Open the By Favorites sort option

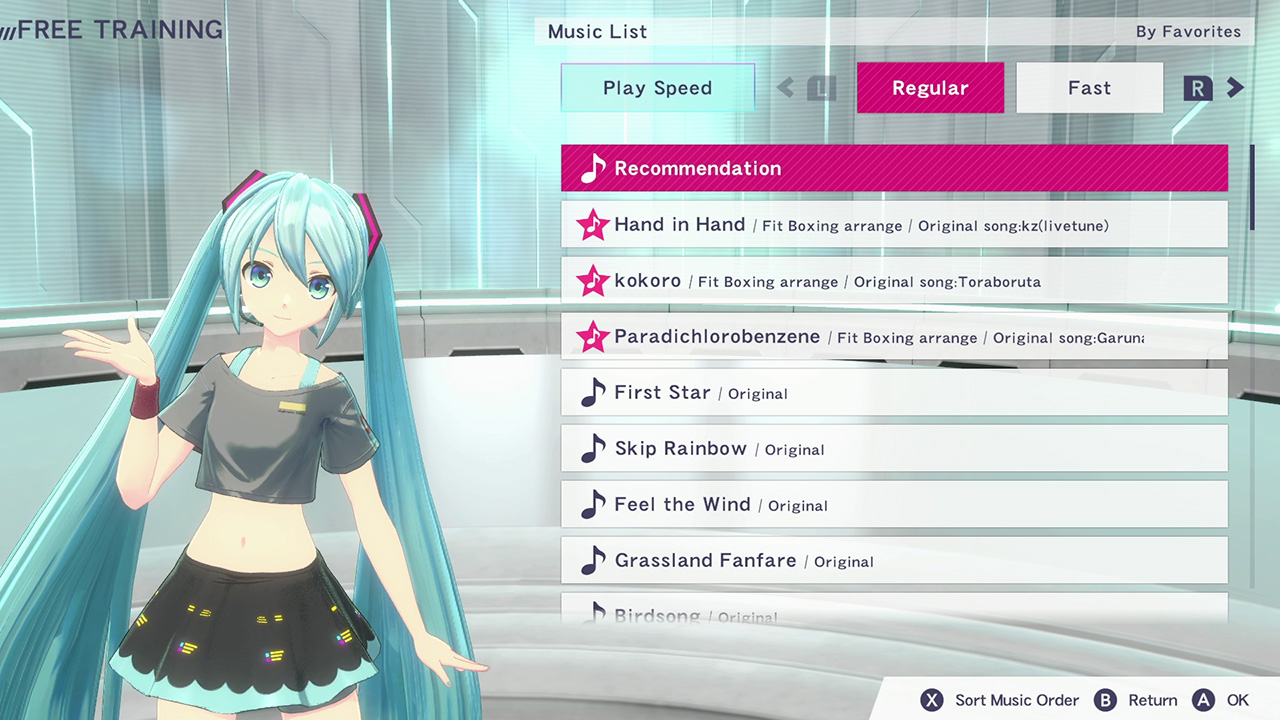[x=1188, y=31]
